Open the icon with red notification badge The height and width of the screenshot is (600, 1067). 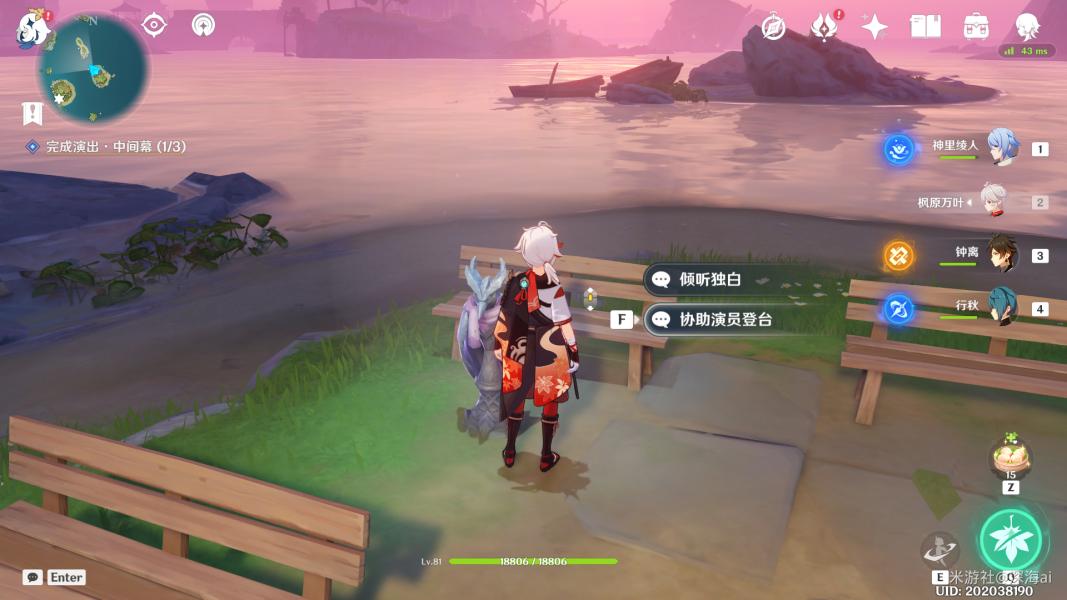click(x=824, y=27)
